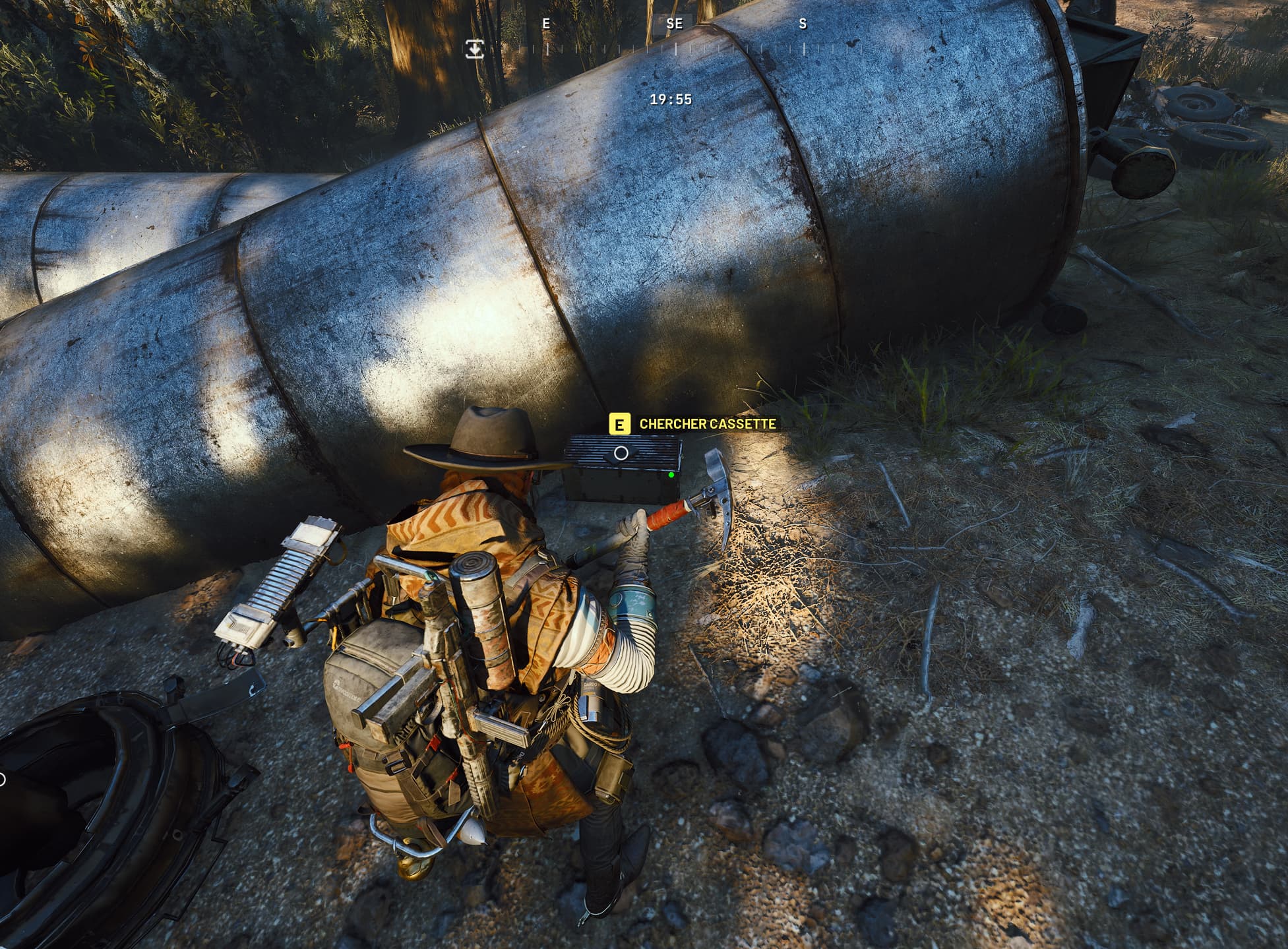Click the circular interaction marker on the cassette box
The height and width of the screenshot is (949, 1288).
[621, 453]
